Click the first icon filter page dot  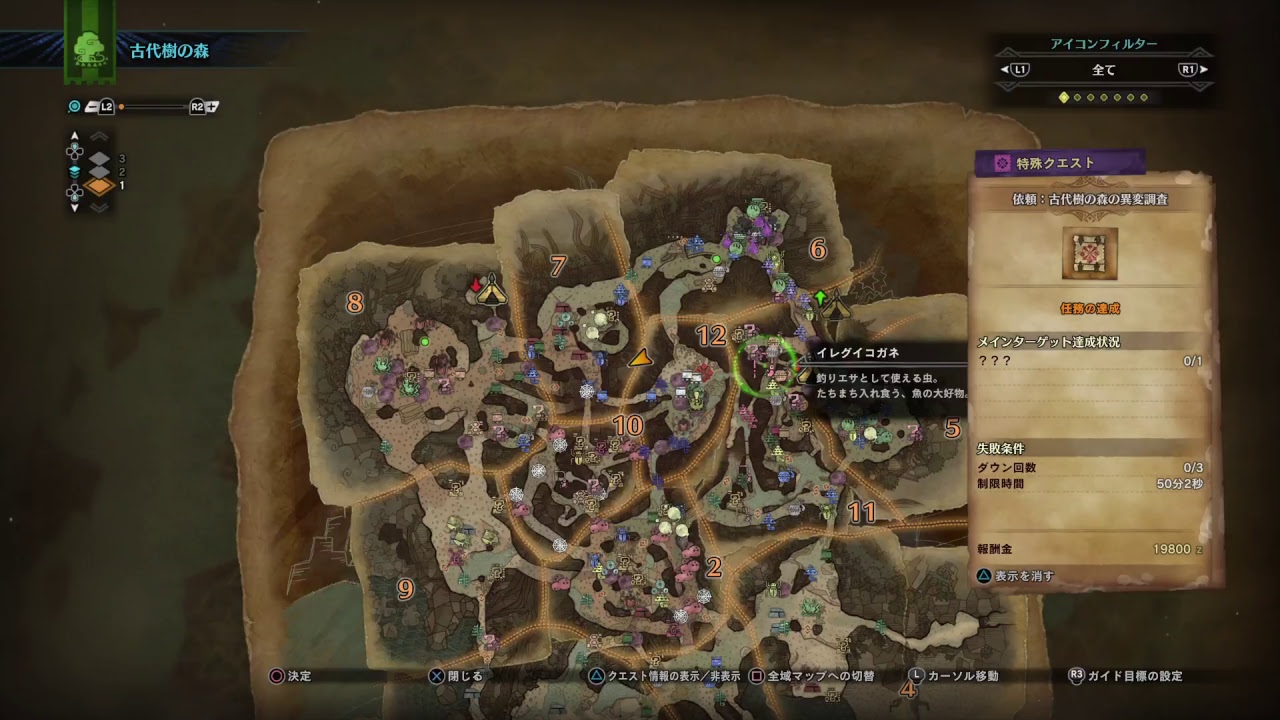pos(1064,97)
